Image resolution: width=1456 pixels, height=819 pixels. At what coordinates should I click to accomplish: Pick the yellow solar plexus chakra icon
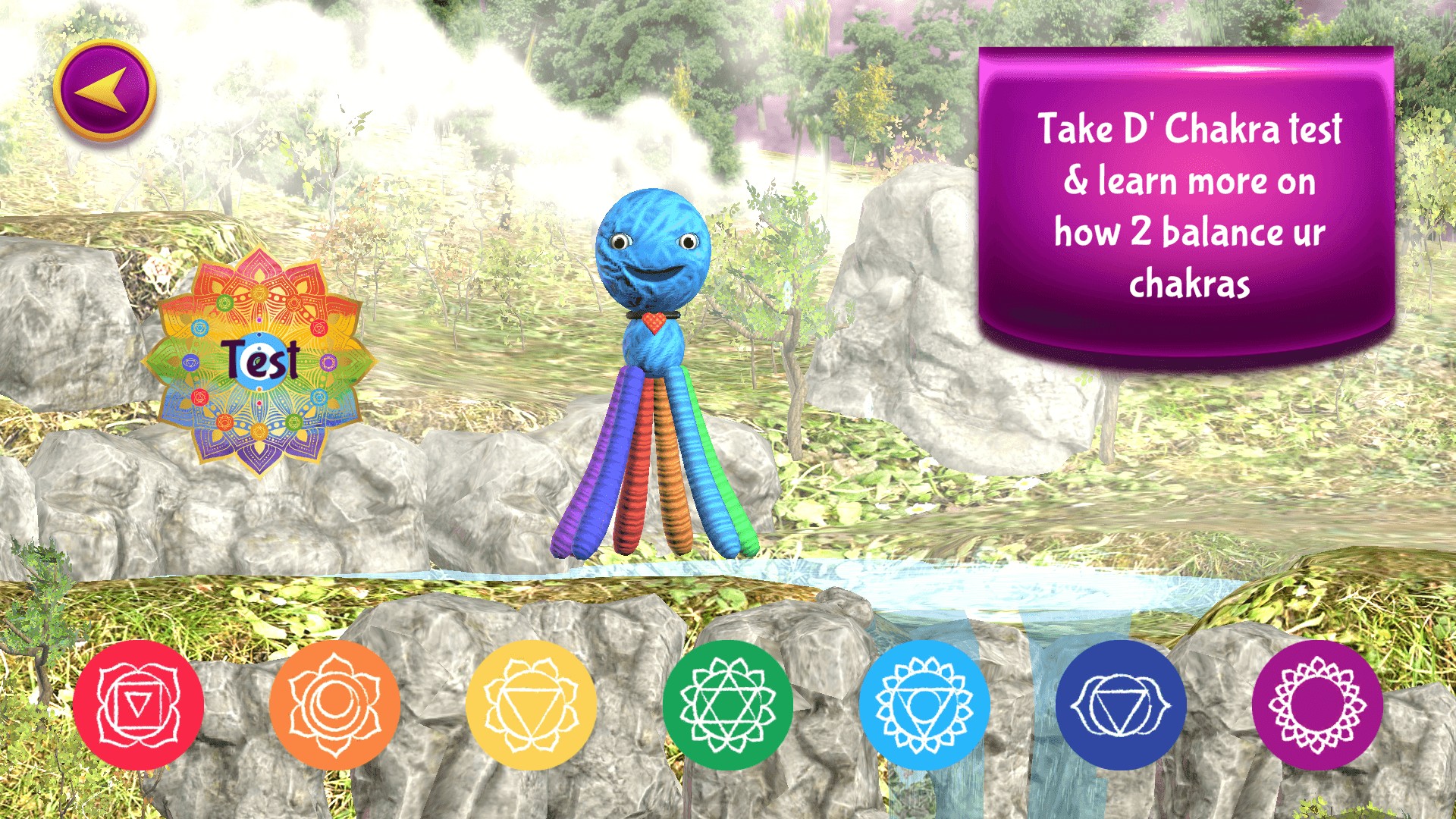pyautogui.click(x=531, y=705)
